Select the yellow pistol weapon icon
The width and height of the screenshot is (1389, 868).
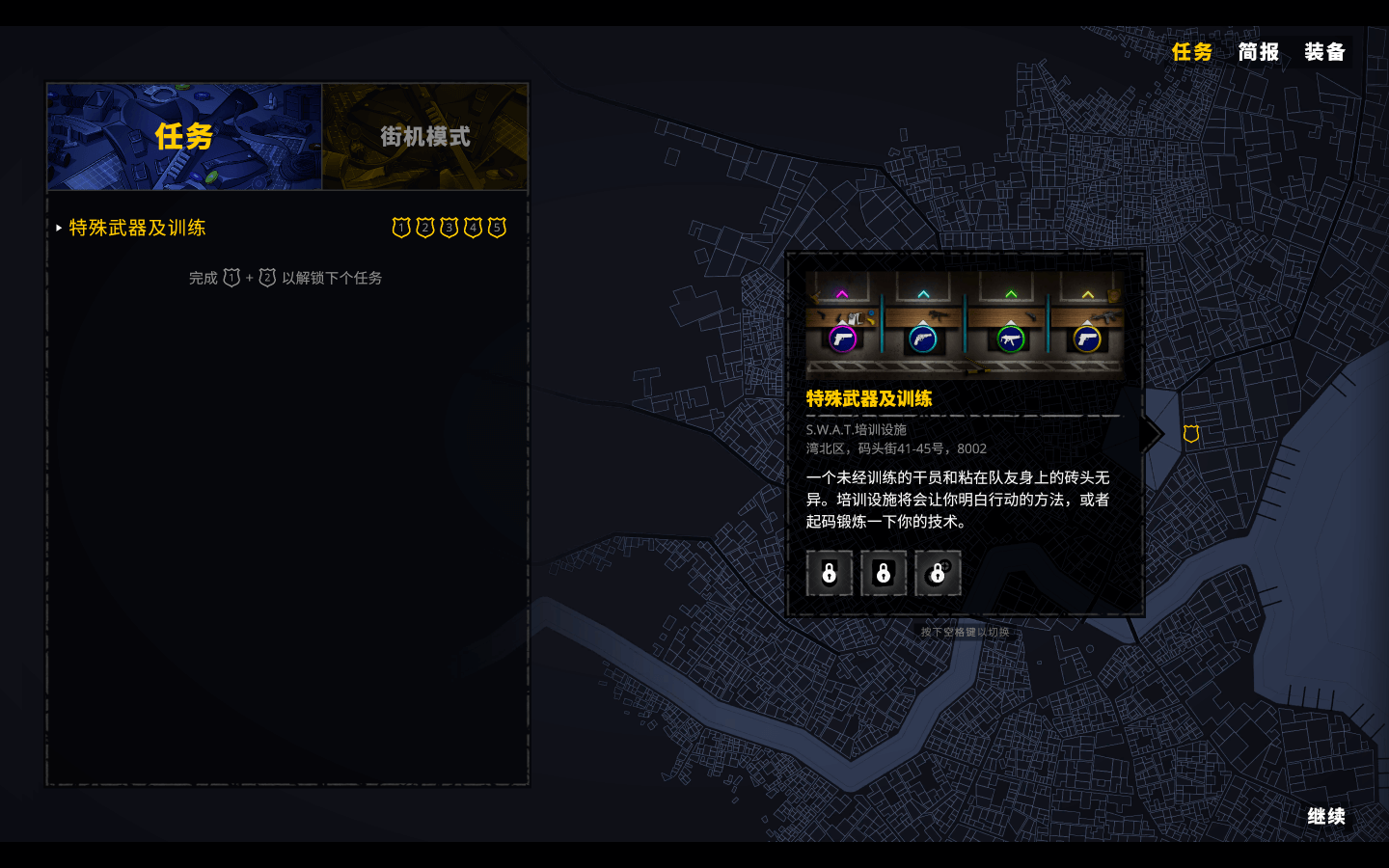click(x=1087, y=339)
